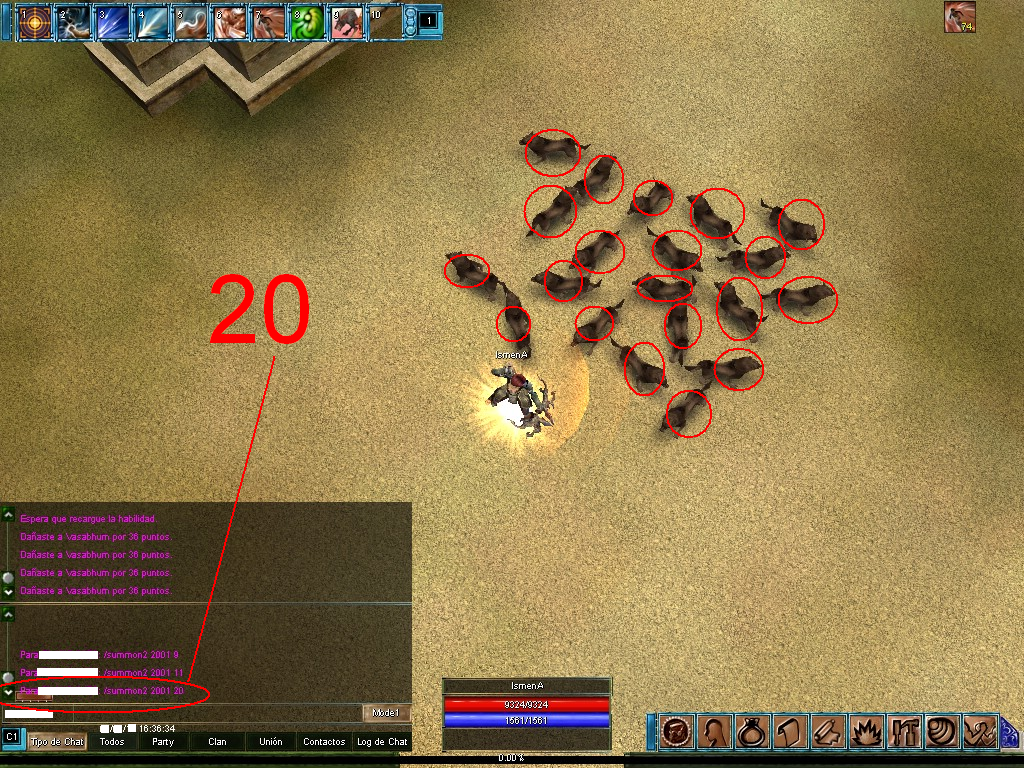Toggle the Mode1 chat button
The height and width of the screenshot is (768, 1024).
click(x=385, y=713)
